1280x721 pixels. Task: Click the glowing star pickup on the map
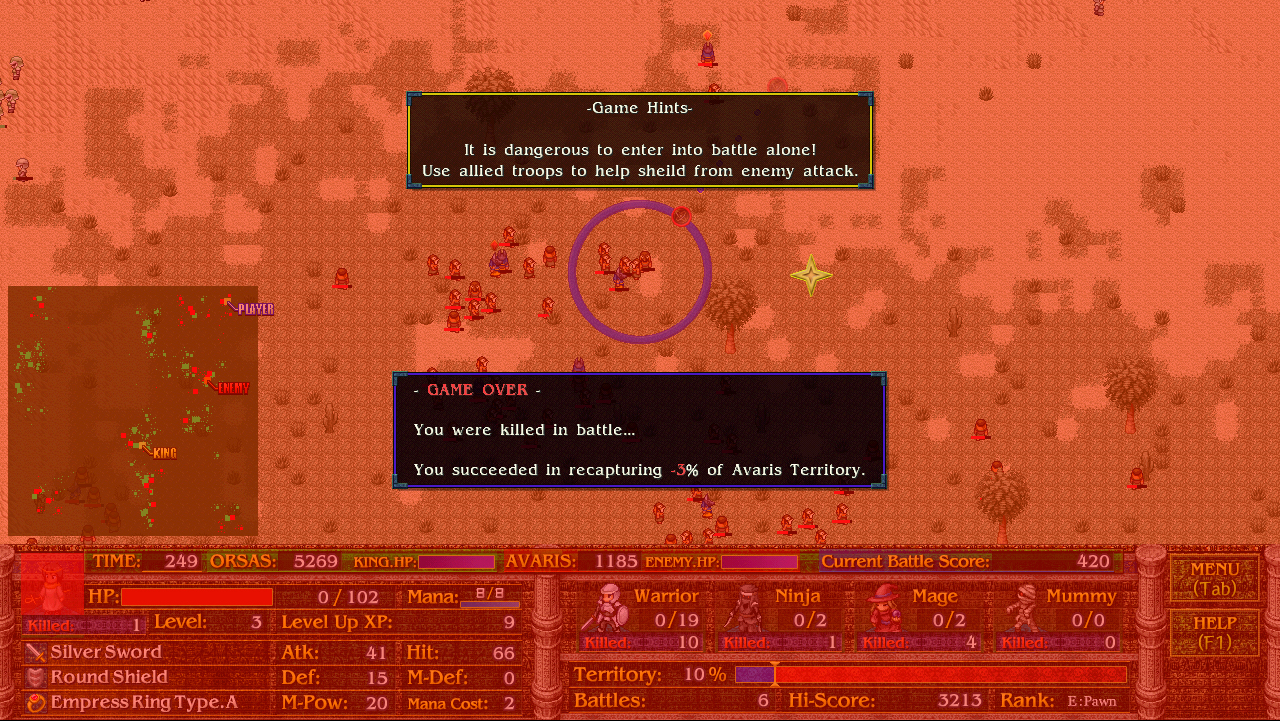coord(811,274)
